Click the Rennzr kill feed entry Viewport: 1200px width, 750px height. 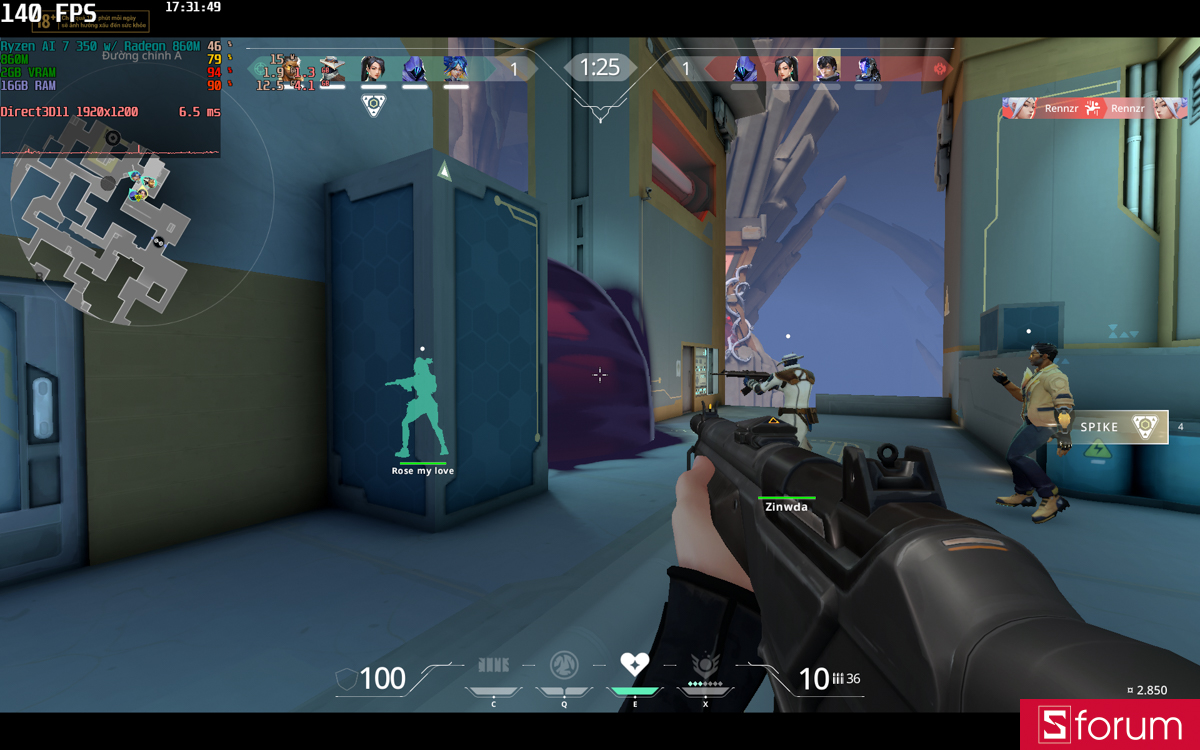tap(1094, 108)
